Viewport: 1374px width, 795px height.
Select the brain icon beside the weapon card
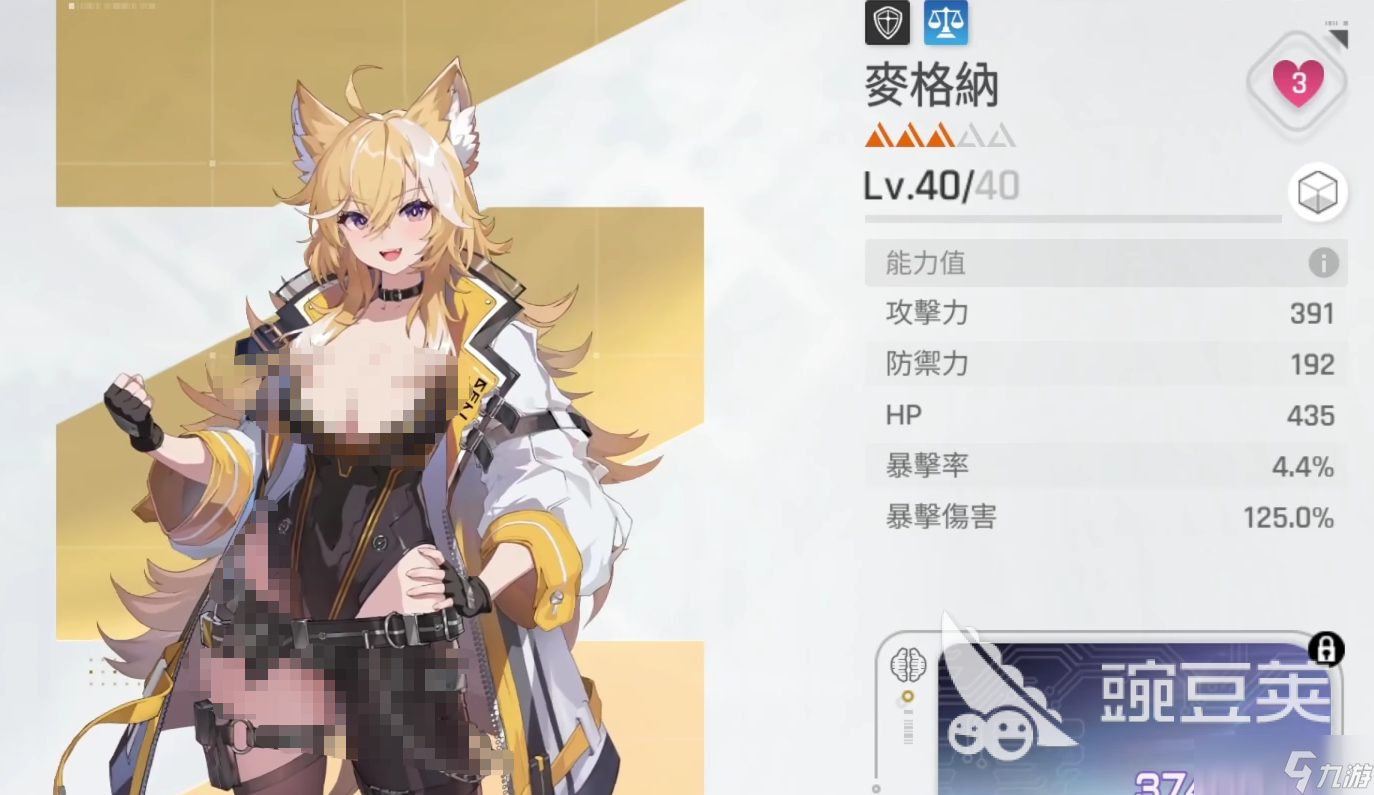point(909,665)
